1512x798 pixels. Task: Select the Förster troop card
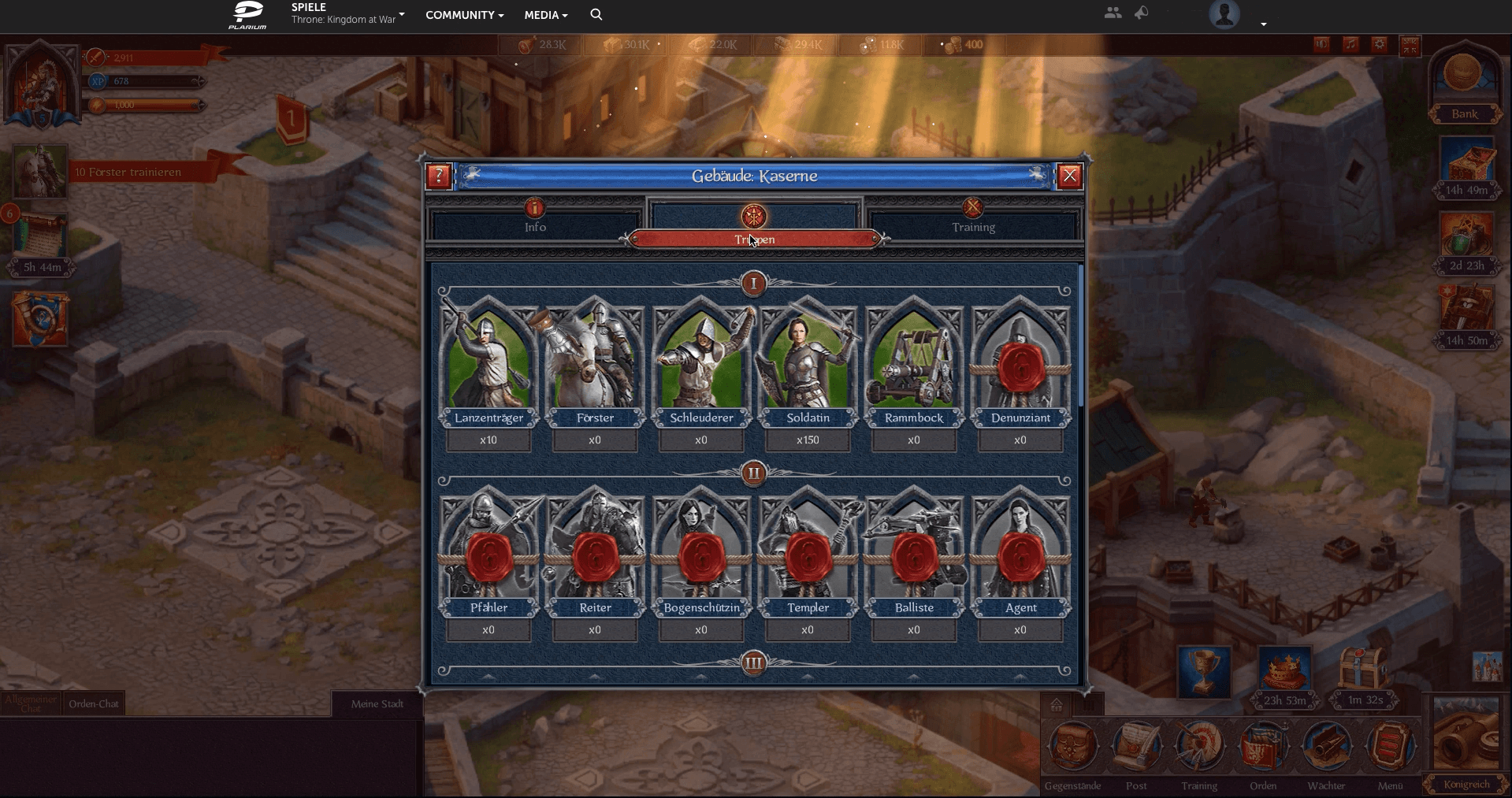click(x=595, y=362)
